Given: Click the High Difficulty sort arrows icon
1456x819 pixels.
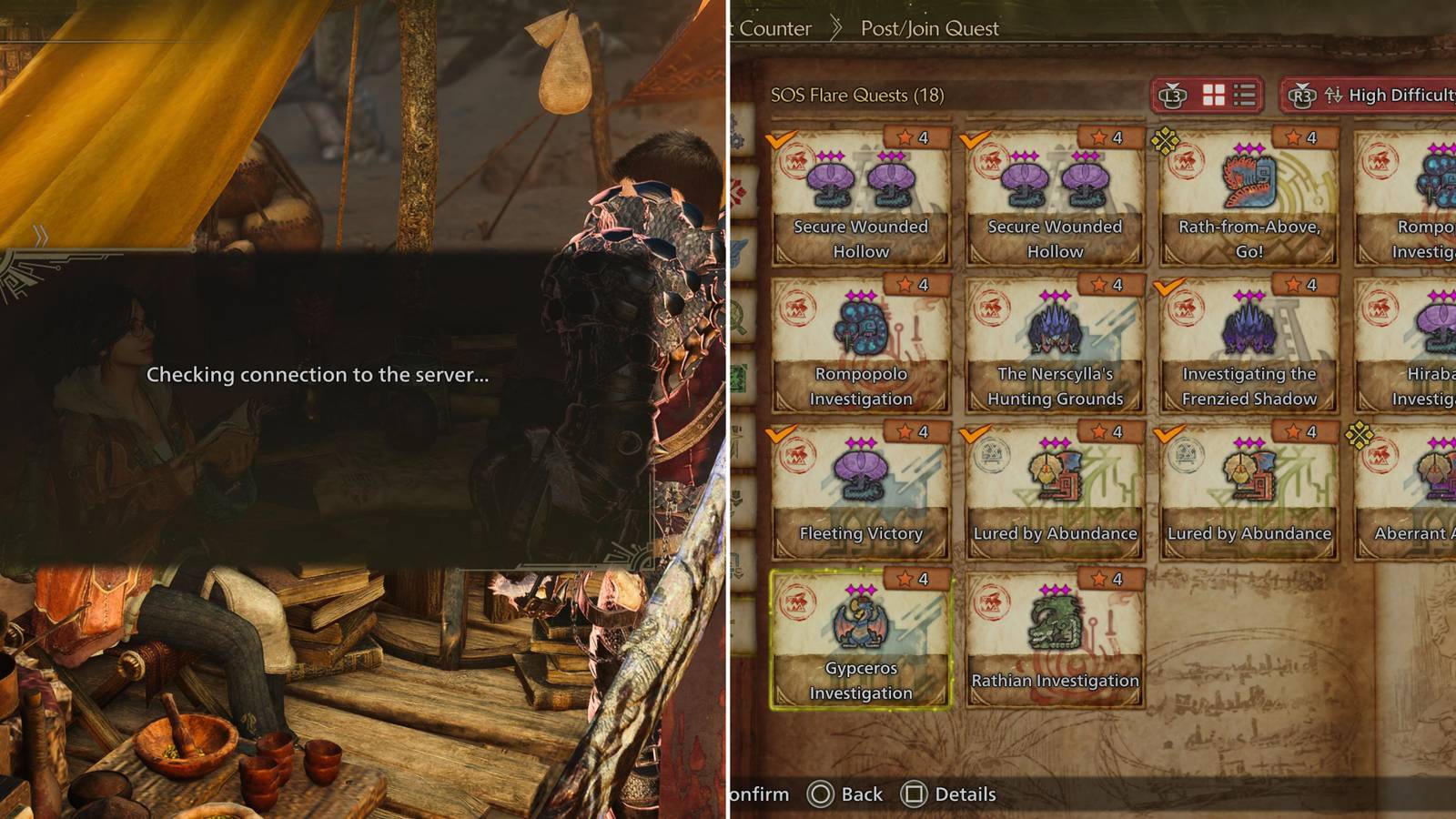Looking at the screenshot, I should point(1332,95).
